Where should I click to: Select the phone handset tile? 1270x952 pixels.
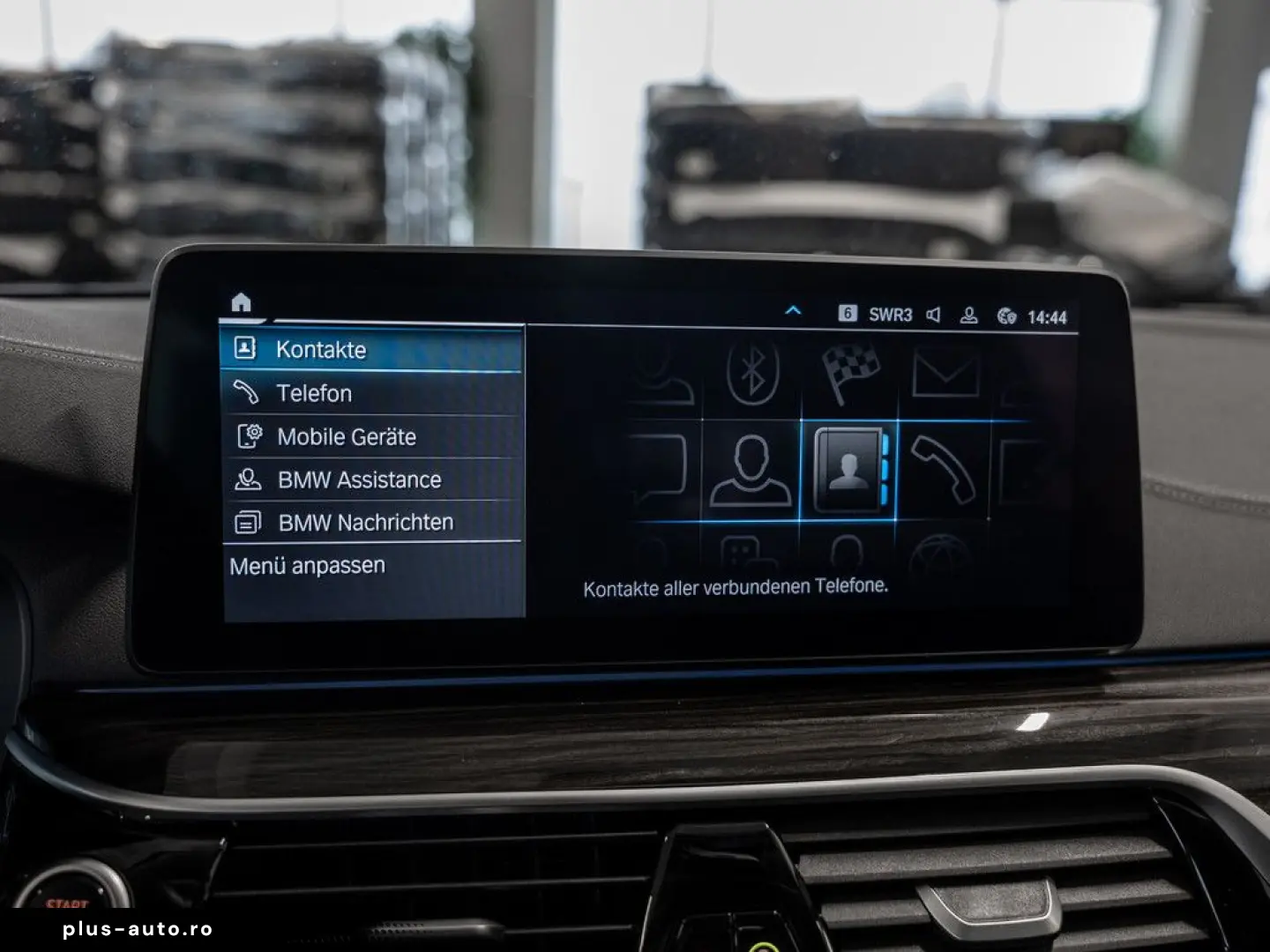(942, 470)
